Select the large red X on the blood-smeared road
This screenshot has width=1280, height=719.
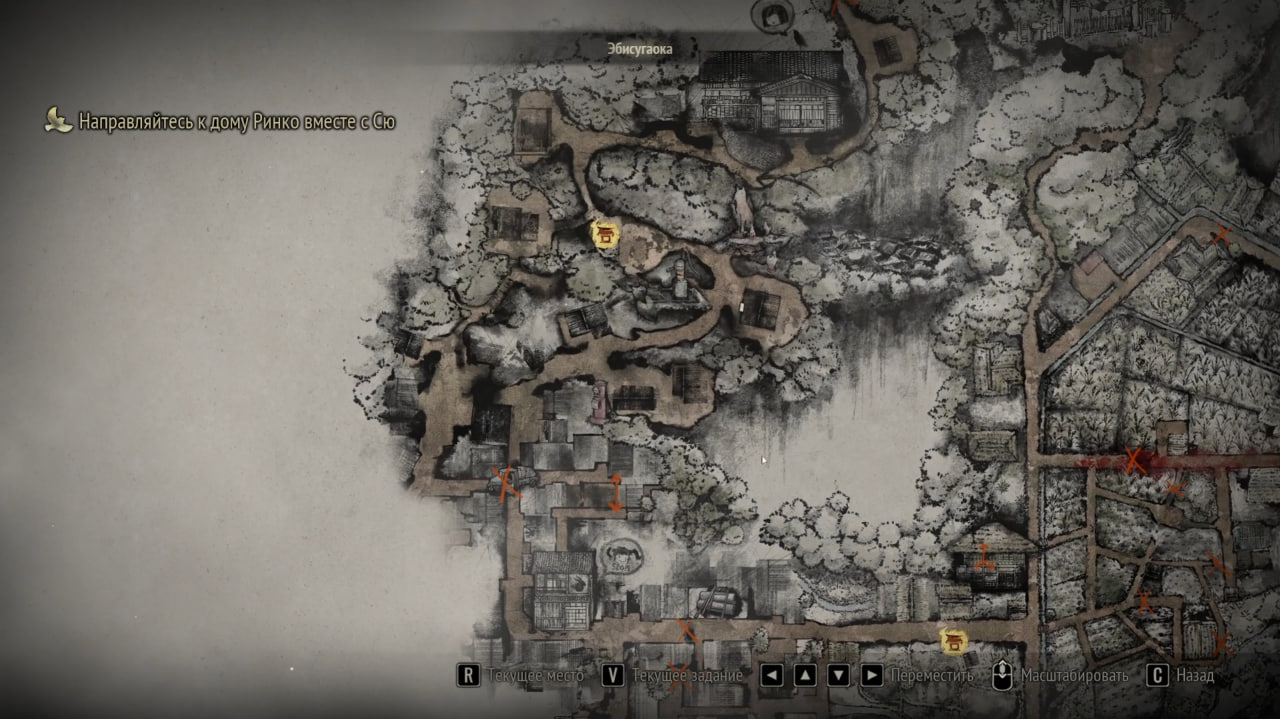1133,461
